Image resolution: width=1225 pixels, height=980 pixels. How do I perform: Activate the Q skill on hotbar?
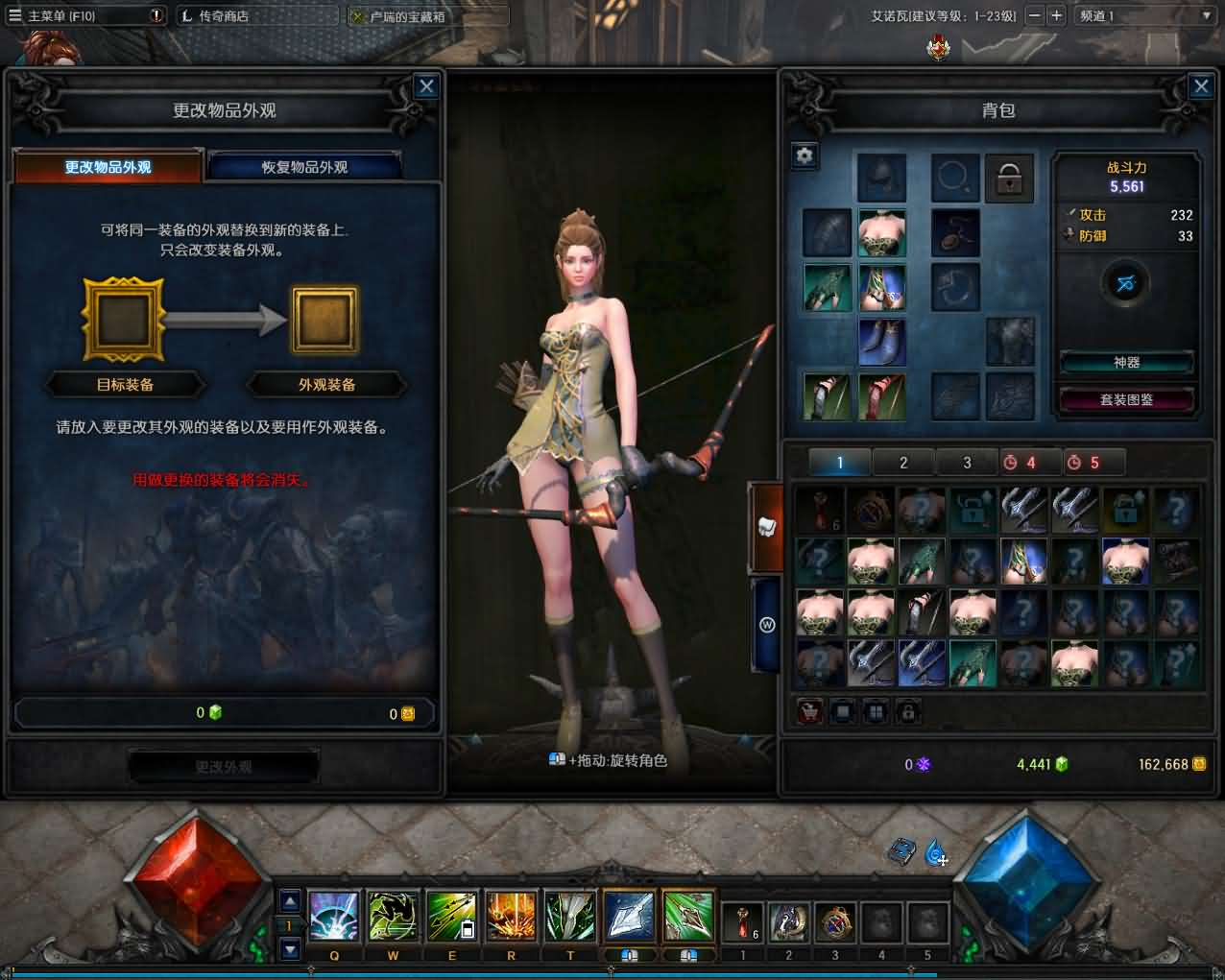click(x=334, y=916)
